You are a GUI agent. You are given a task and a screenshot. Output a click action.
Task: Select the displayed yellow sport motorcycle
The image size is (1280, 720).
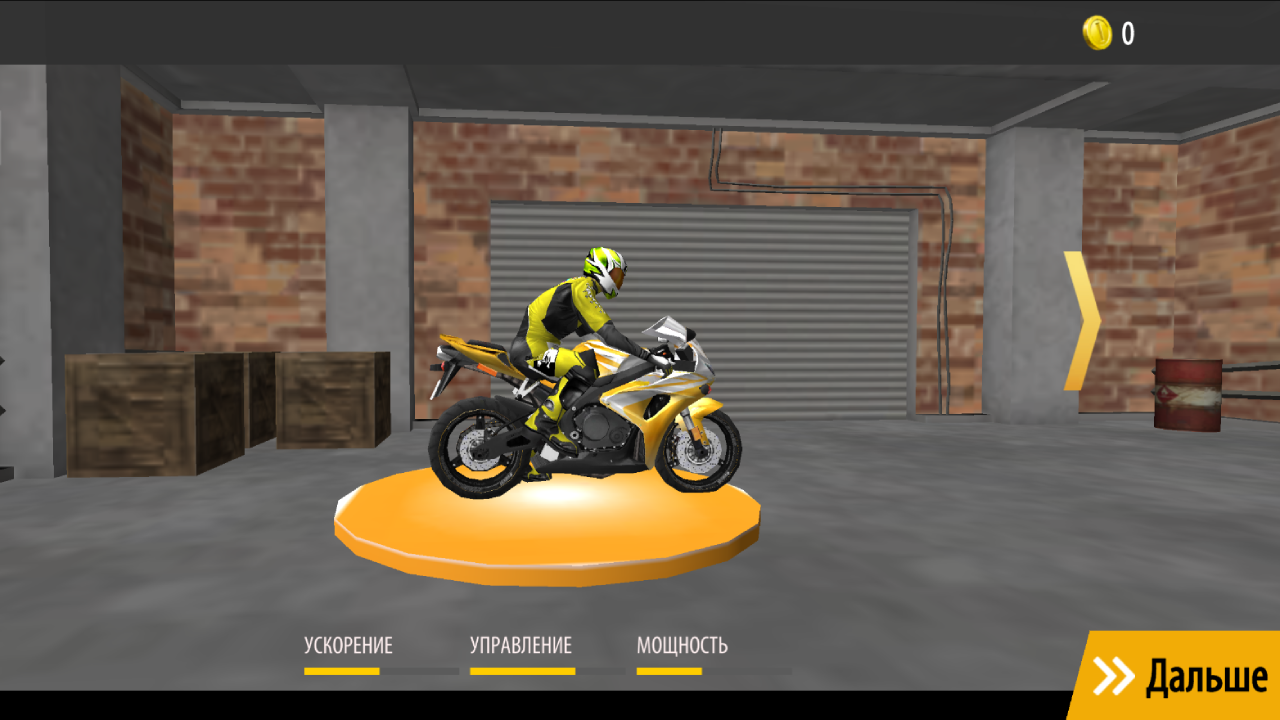pos(600,410)
